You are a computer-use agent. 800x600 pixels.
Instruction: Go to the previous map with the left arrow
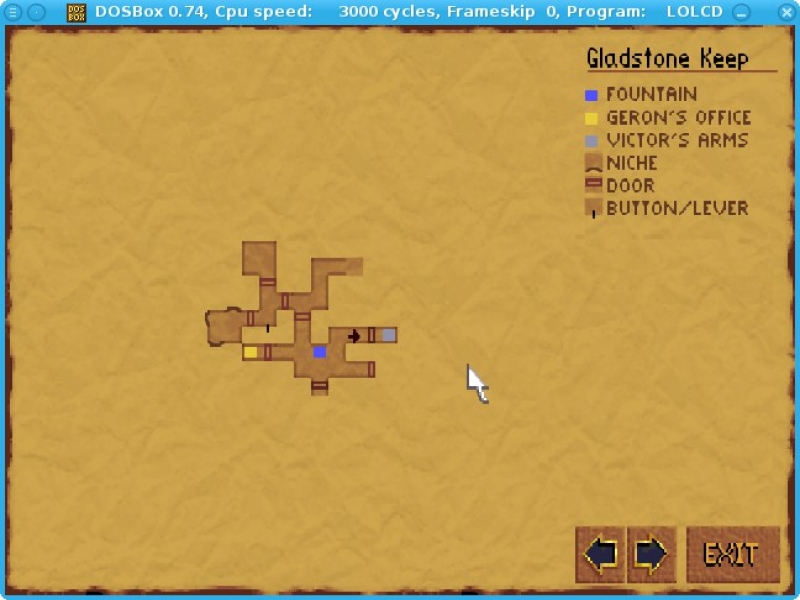[x=601, y=554]
